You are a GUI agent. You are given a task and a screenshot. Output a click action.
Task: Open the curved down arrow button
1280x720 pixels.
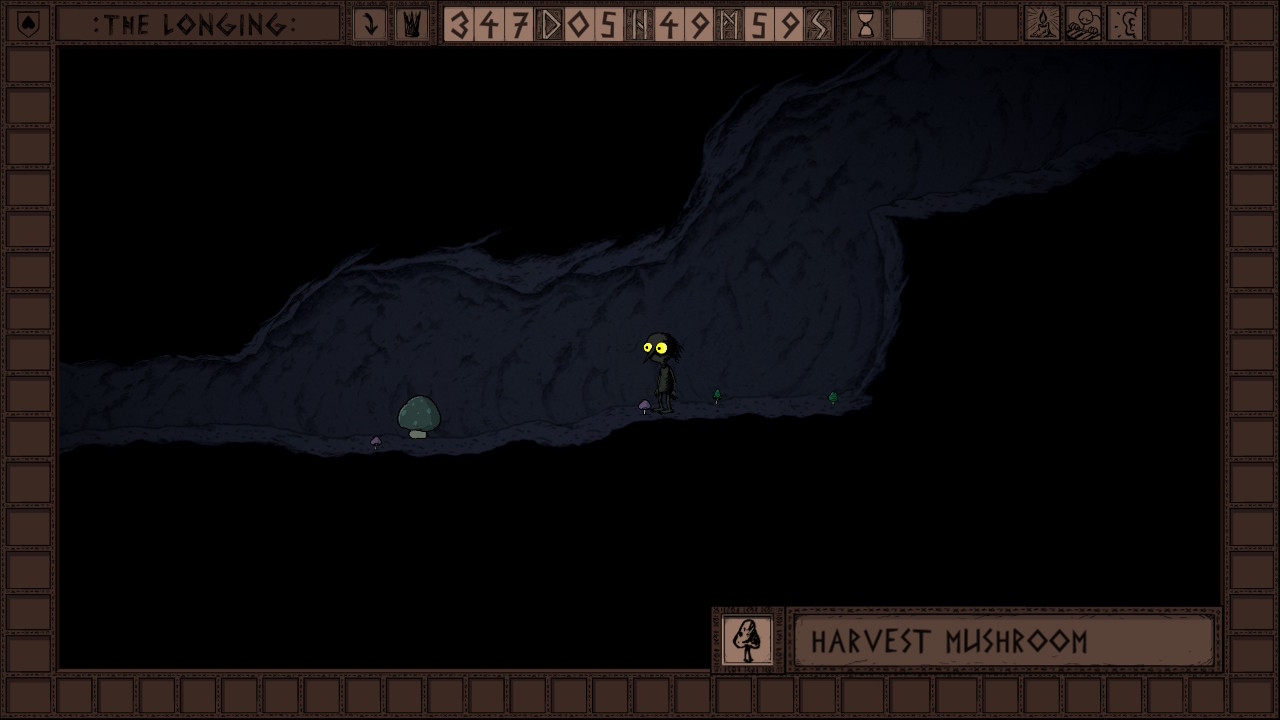tap(370, 24)
